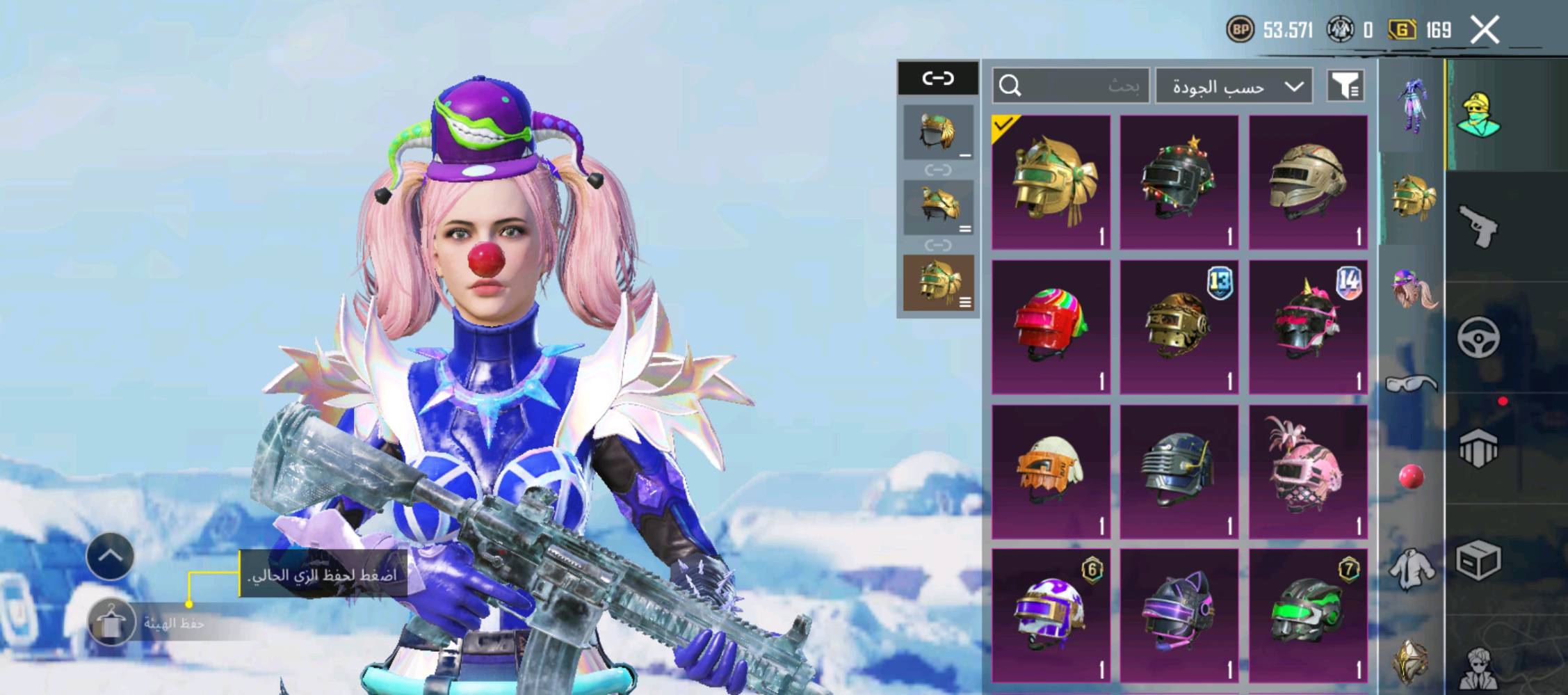Open the filter funnel button

point(1345,86)
